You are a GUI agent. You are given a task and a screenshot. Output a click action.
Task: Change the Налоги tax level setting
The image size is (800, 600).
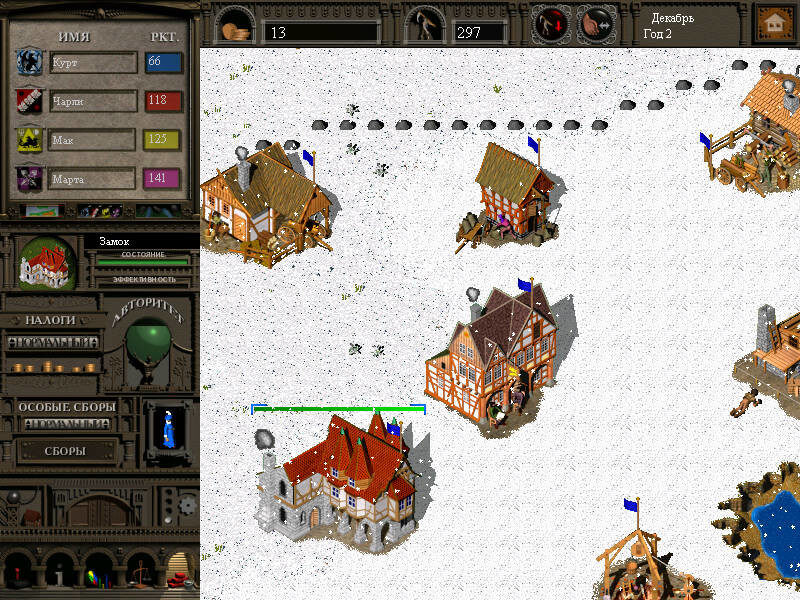[53, 342]
